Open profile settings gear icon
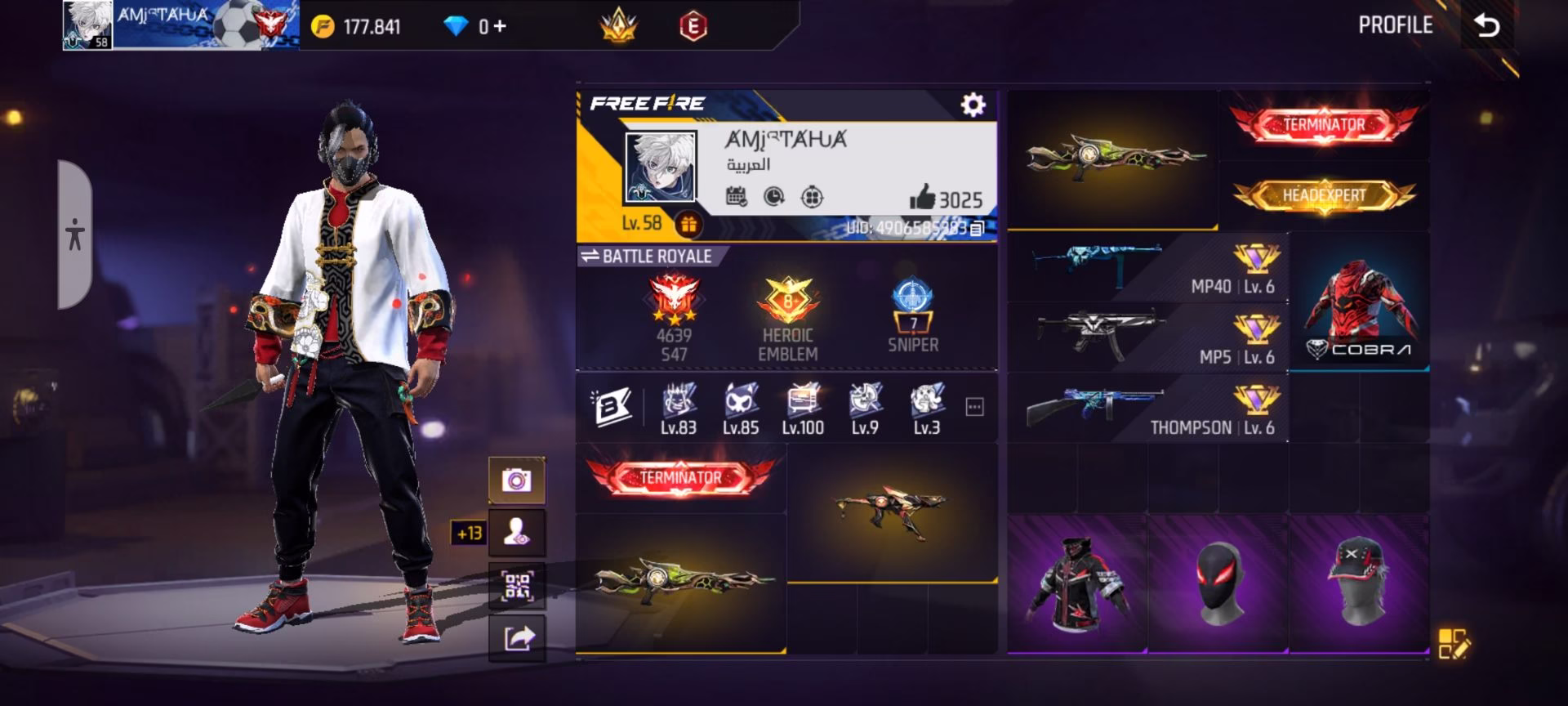Screen dimensions: 1568x706 click(x=972, y=105)
